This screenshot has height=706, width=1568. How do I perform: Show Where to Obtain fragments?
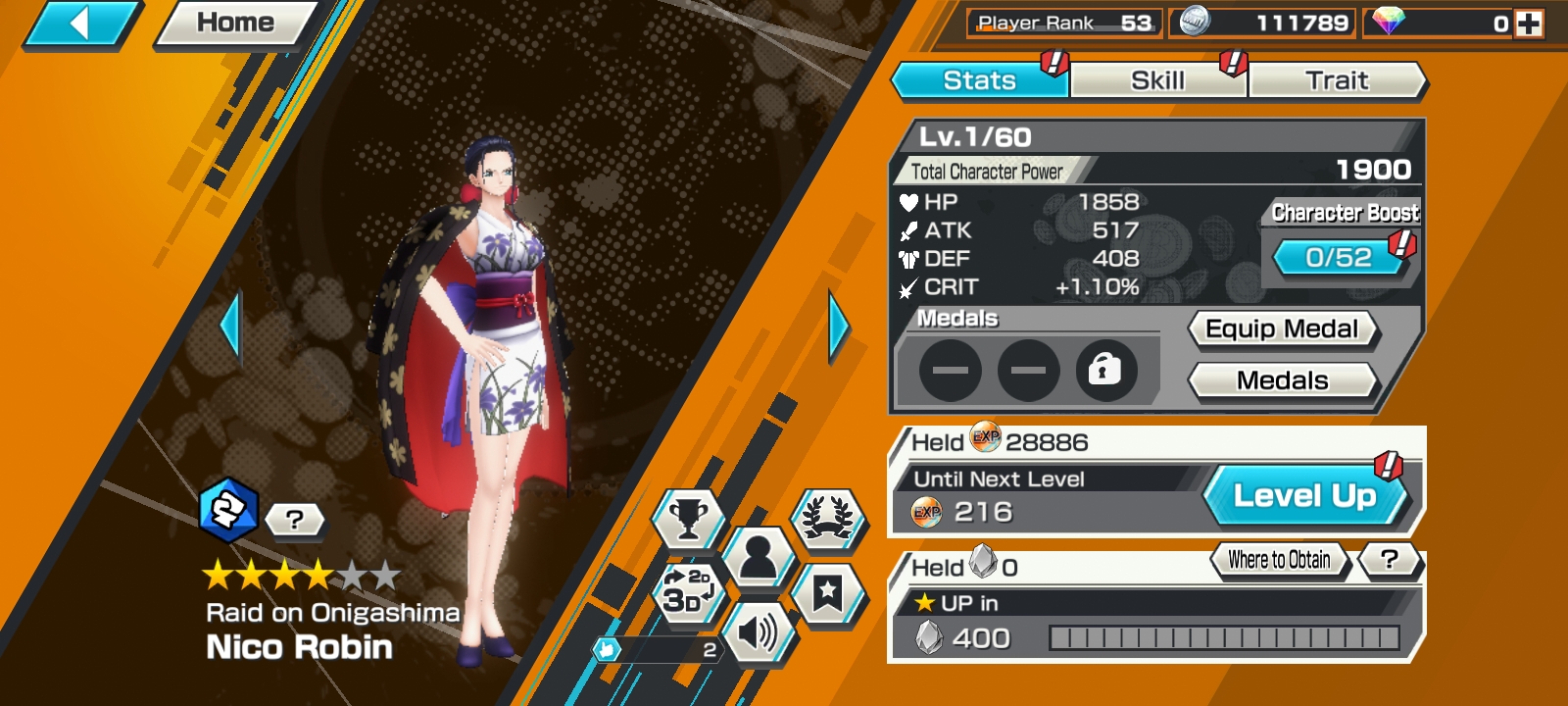(1279, 560)
